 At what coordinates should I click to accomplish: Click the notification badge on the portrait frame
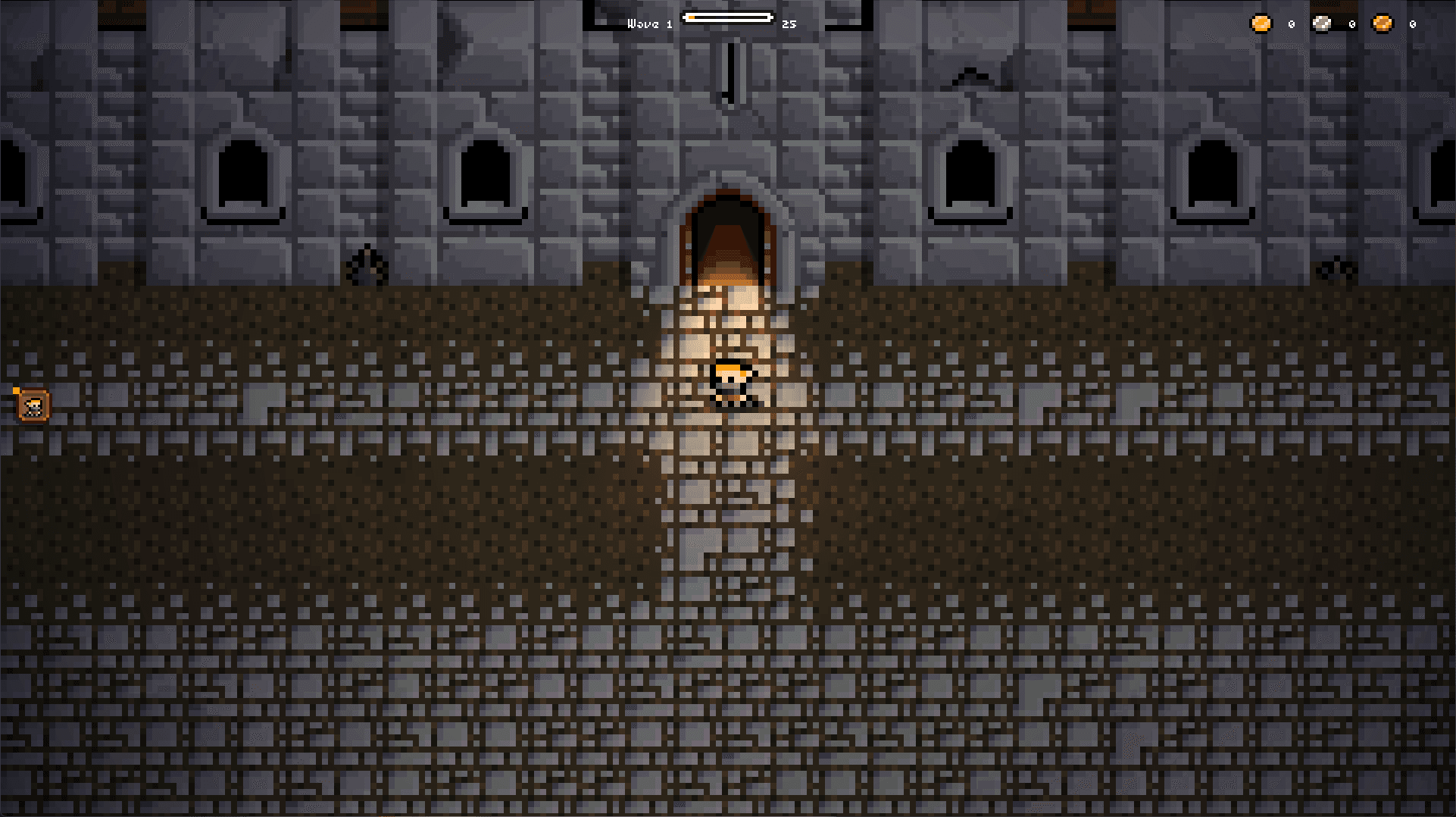[16, 391]
